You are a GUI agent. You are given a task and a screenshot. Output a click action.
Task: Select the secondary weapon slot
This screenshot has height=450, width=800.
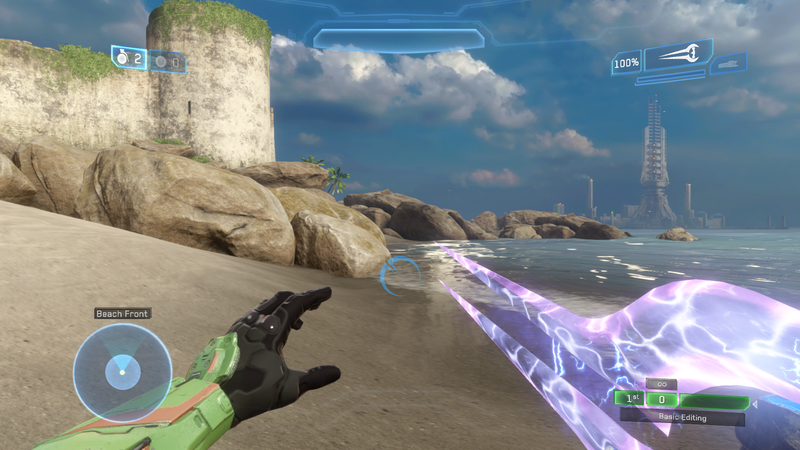point(728,65)
